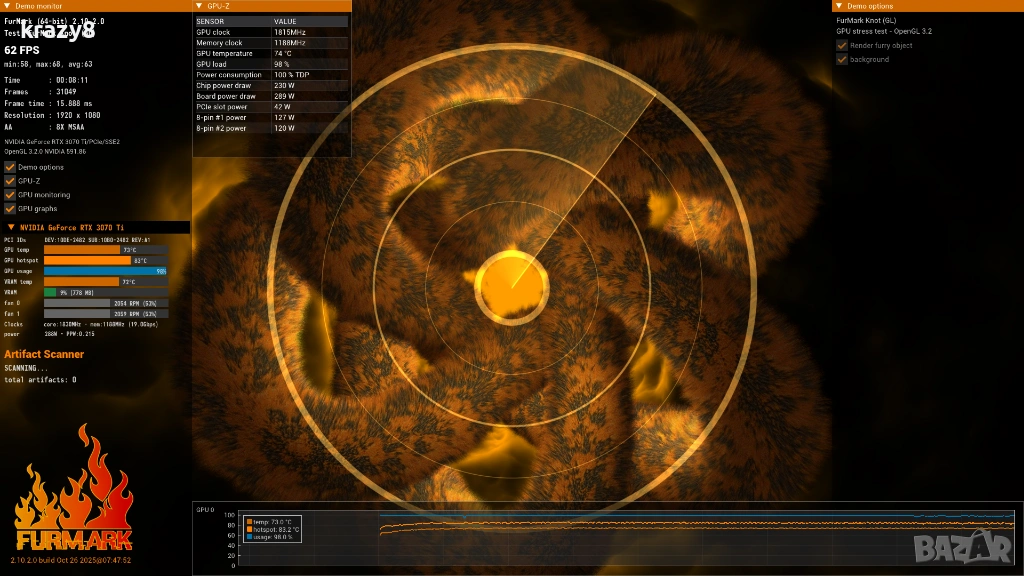Hide GPU graphs via its checkbox
The width and height of the screenshot is (1024, 576).
tap(10, 209)
